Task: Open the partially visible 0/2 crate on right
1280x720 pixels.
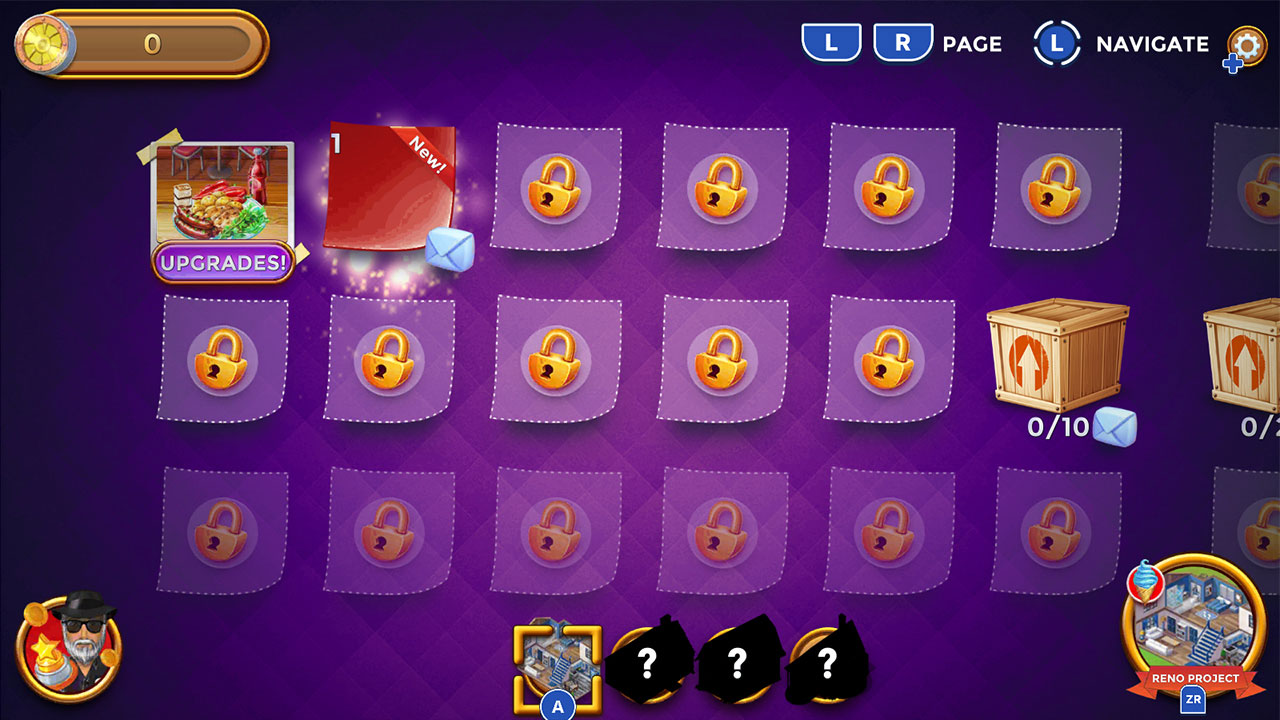Action: (x=1250, y=360)
